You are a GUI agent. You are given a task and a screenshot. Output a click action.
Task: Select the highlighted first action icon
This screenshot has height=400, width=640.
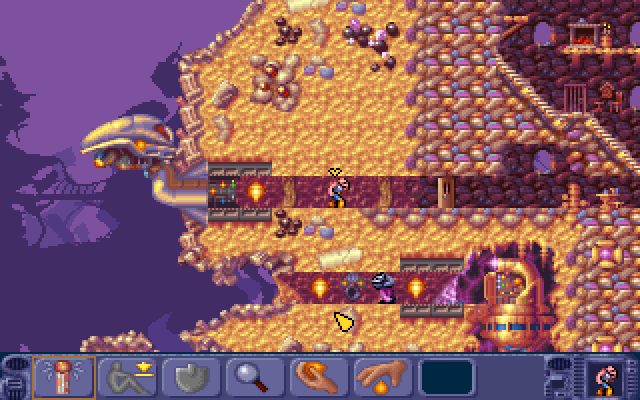(64, 377)
